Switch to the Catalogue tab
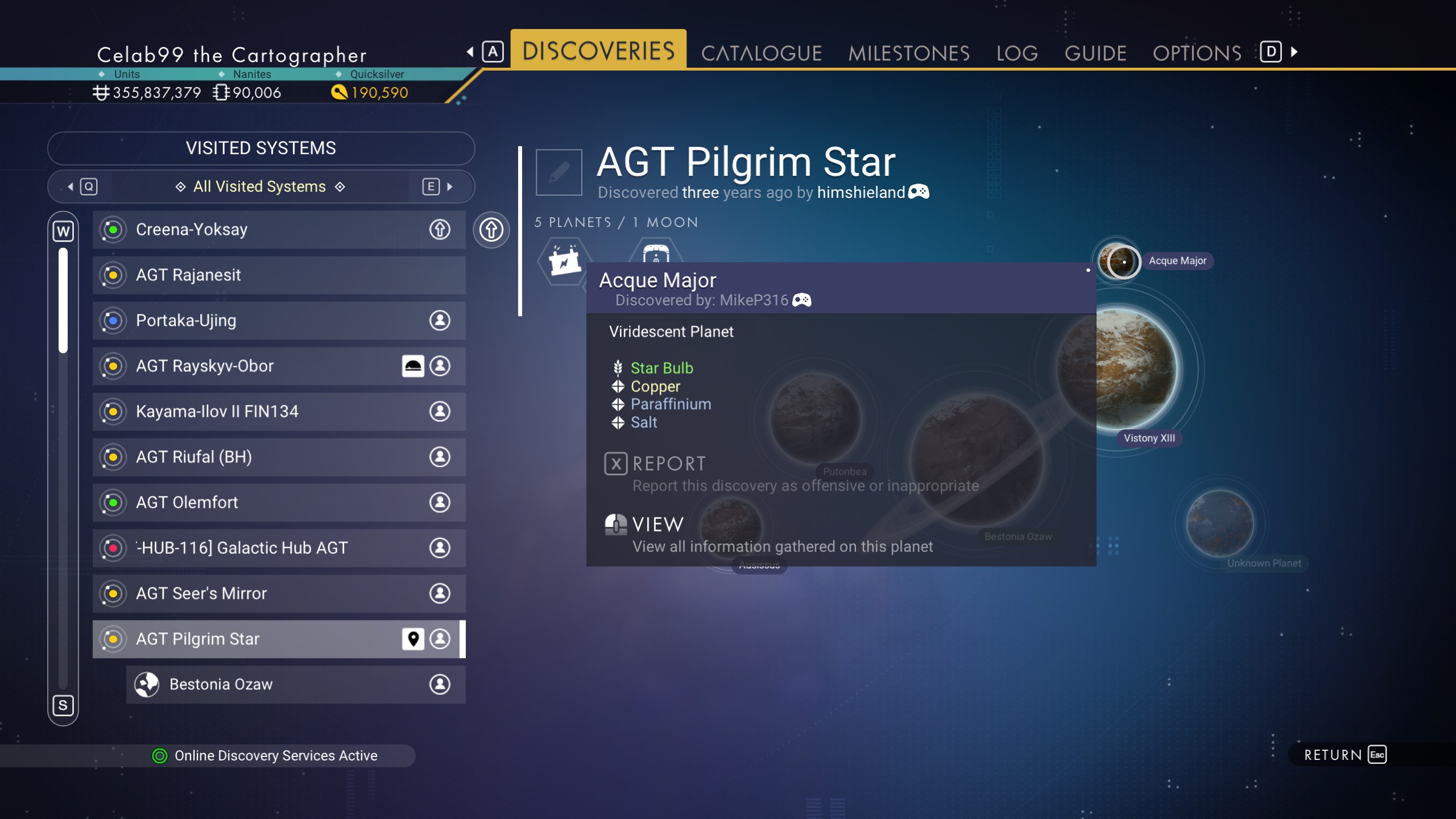Screen dimensions: 1456x819 point(761,53)
